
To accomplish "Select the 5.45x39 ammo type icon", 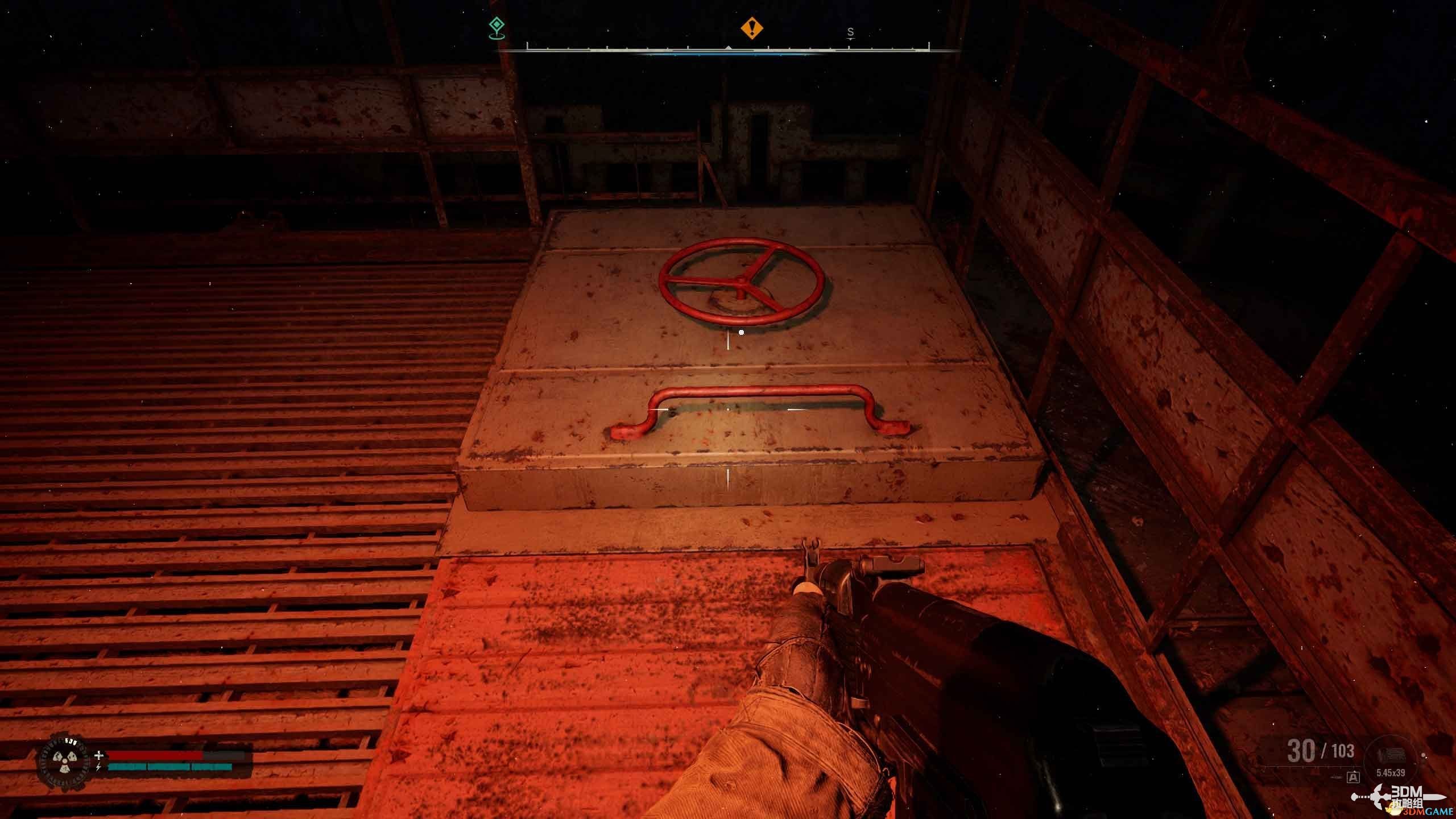I will tap(1391, 757).
